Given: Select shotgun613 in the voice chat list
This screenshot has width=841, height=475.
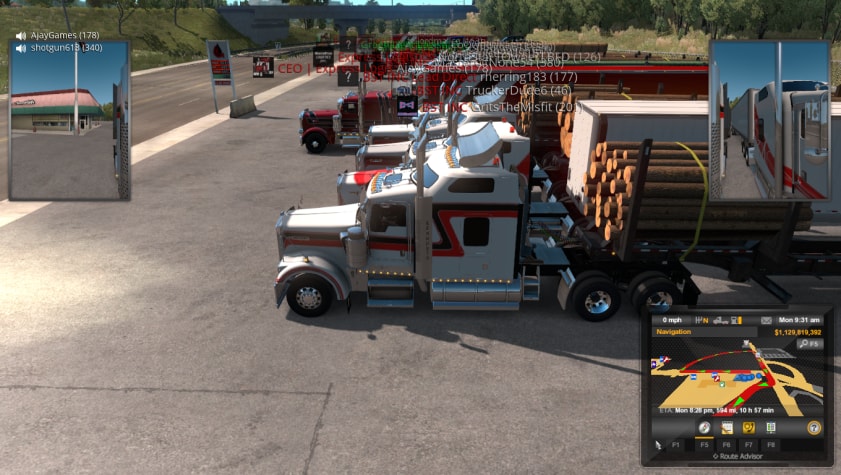Looking at the screenshot, I should (66, 47).
